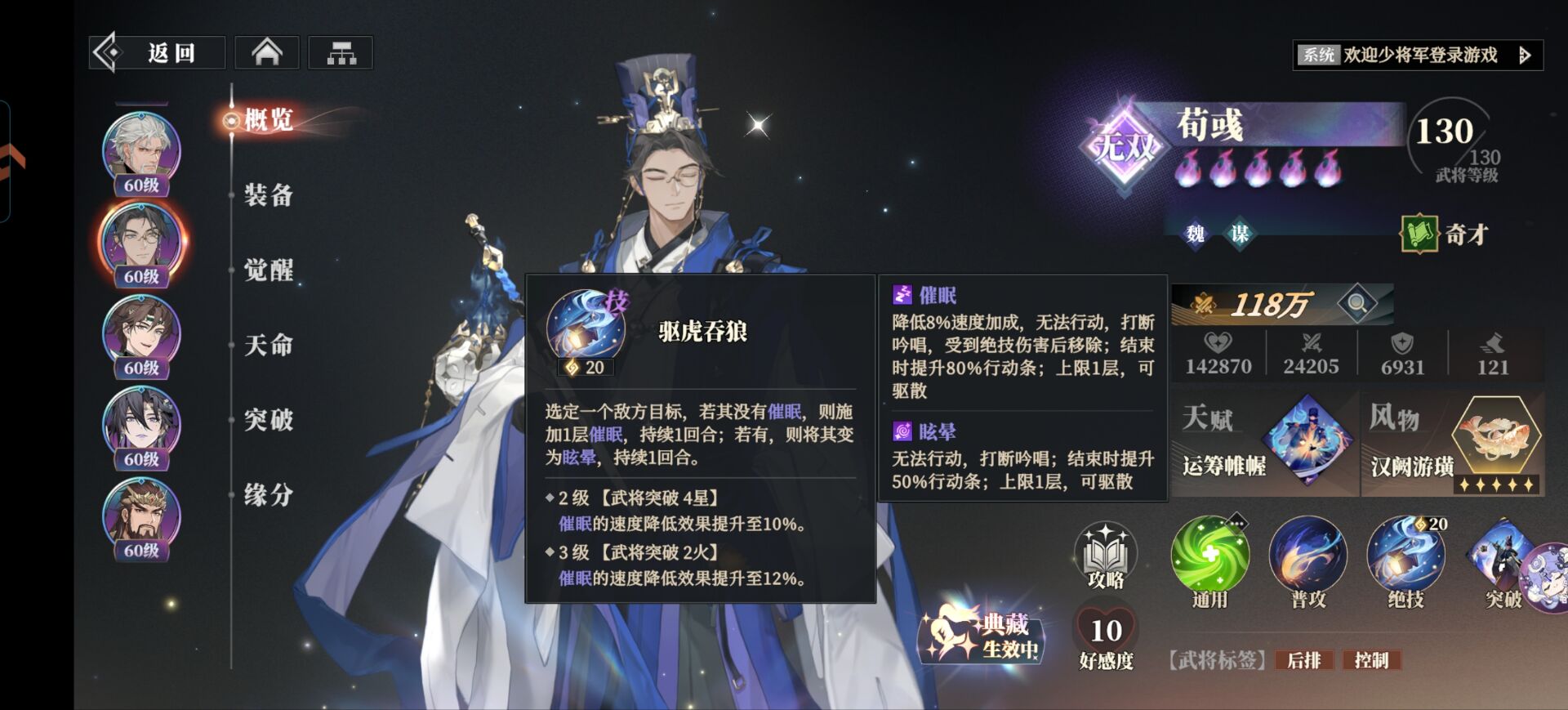Switch to the 装备 equipment tab
This screenshot has height=710, width=1568.
point(265,196)
